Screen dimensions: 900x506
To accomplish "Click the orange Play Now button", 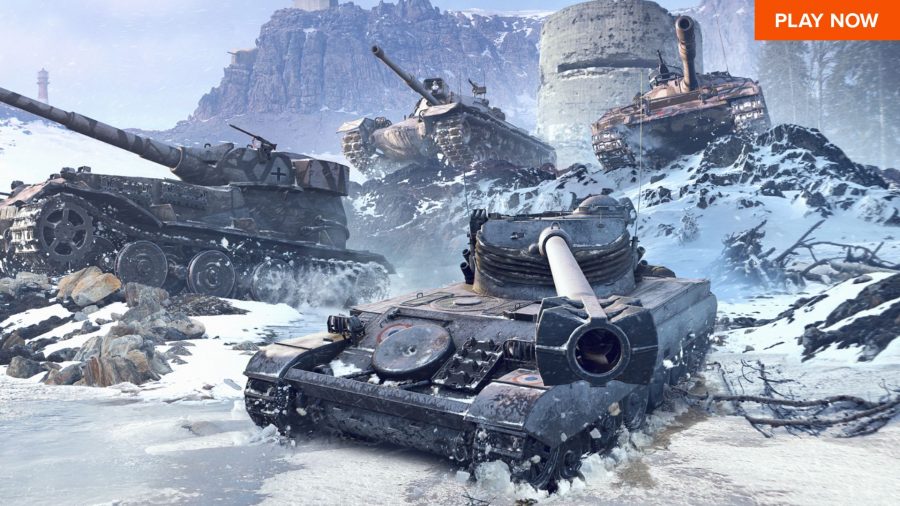I will tap(826, 20).
